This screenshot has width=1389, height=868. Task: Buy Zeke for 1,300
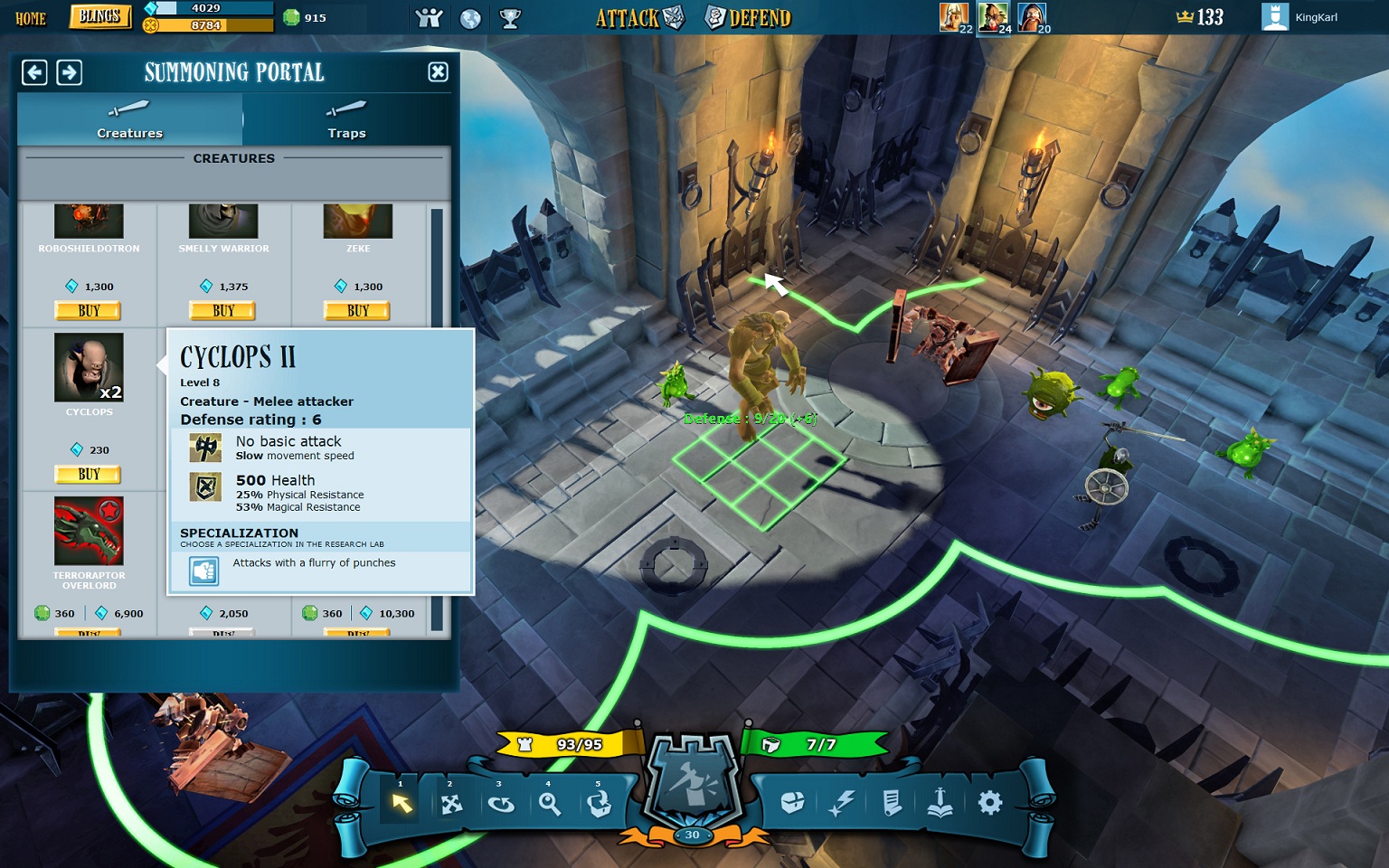[357, 311]
